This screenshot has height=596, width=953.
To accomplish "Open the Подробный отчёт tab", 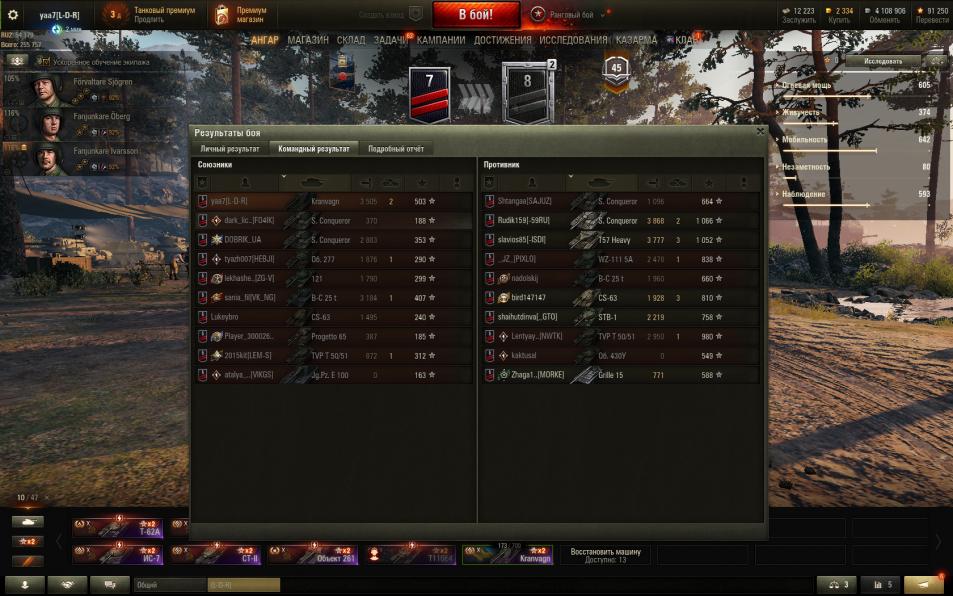I will tap(396, 148).
